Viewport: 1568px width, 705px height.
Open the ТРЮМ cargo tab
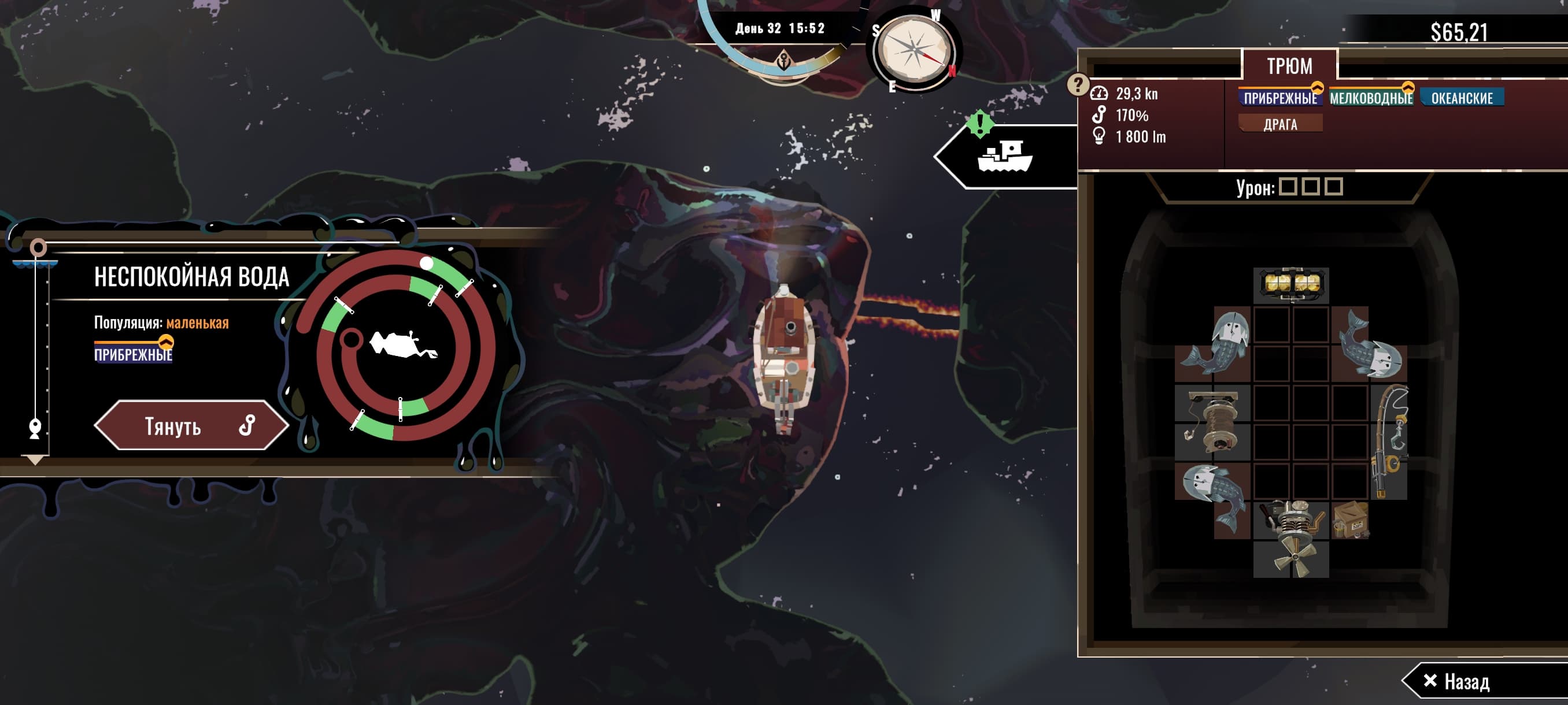pyautogui.click(x=1289, y=65)
